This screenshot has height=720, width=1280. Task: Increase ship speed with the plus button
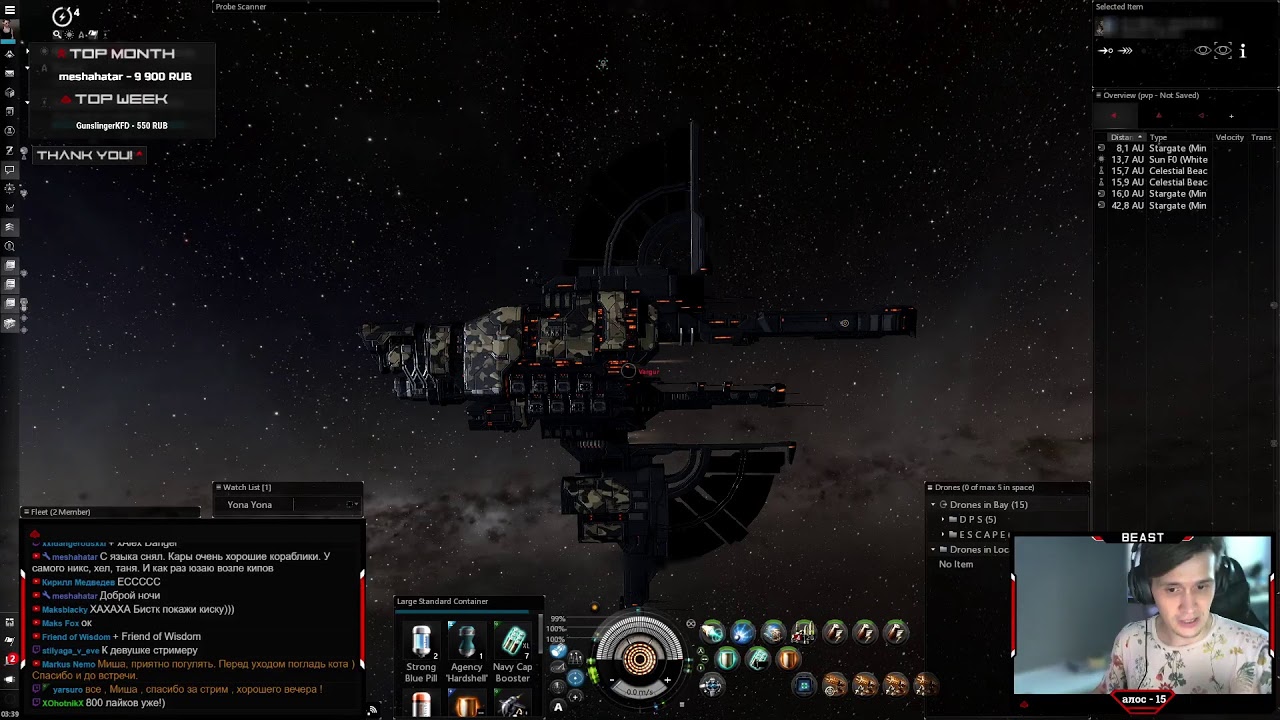(x=667, y=681)
